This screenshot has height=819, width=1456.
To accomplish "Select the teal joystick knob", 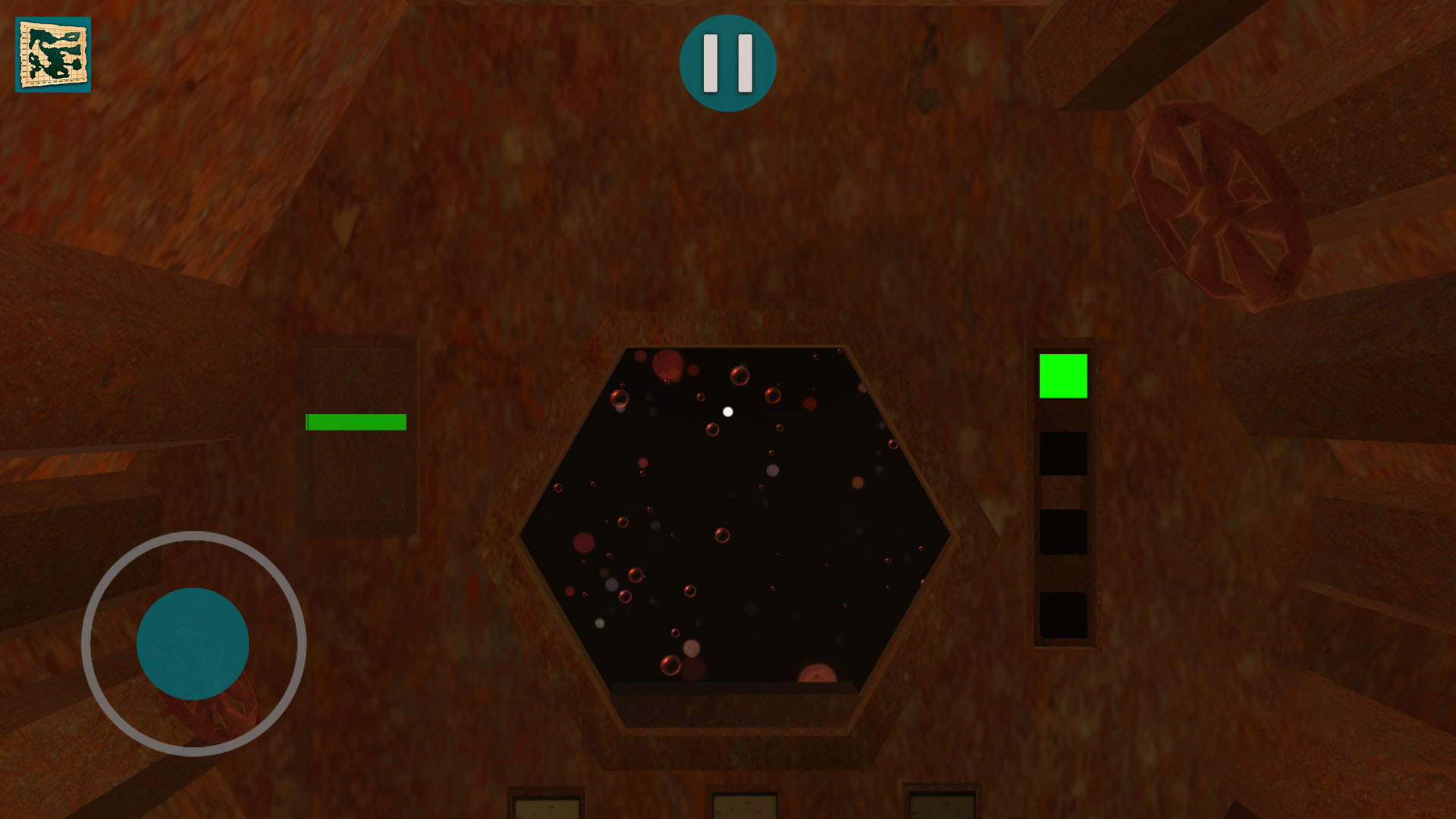I will (192, 643).
